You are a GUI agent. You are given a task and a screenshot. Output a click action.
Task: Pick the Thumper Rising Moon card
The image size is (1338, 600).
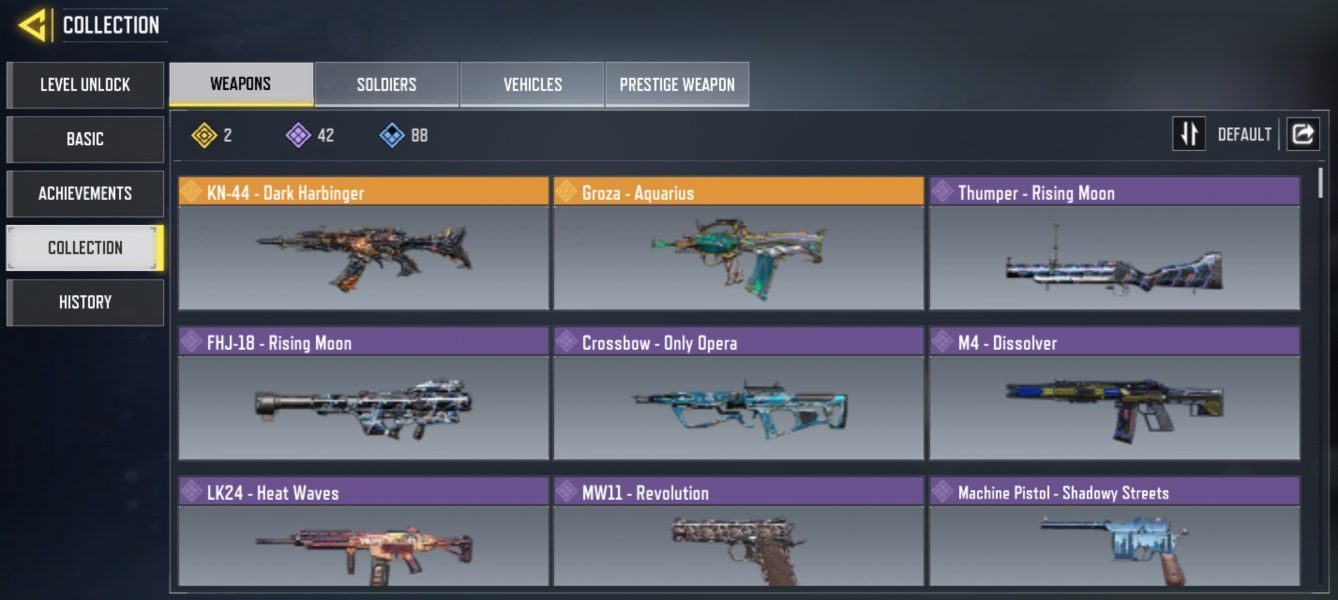1114,244
